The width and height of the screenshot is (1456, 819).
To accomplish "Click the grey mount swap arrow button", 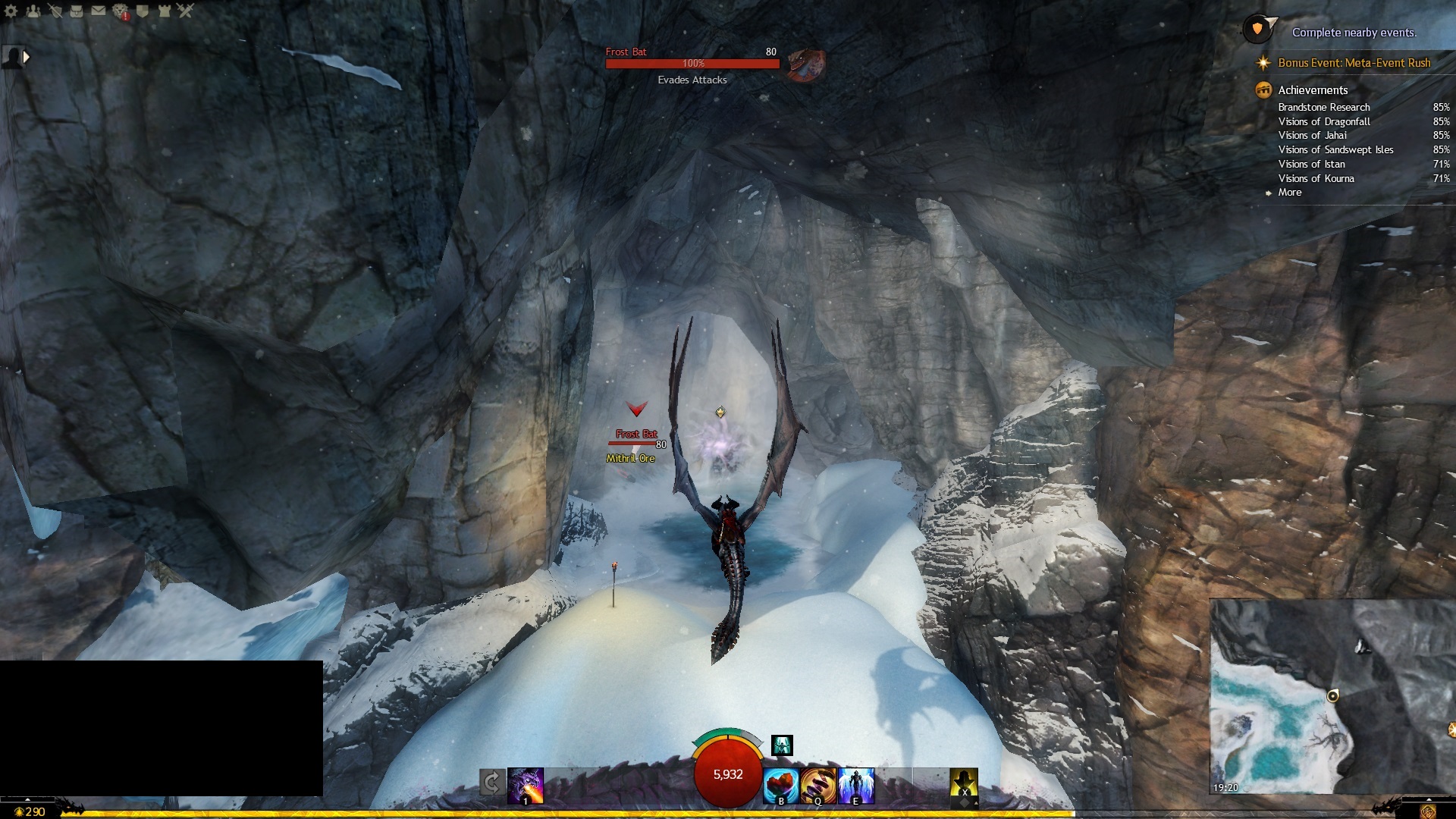I will pyautogui.click(x=491, y=783).
